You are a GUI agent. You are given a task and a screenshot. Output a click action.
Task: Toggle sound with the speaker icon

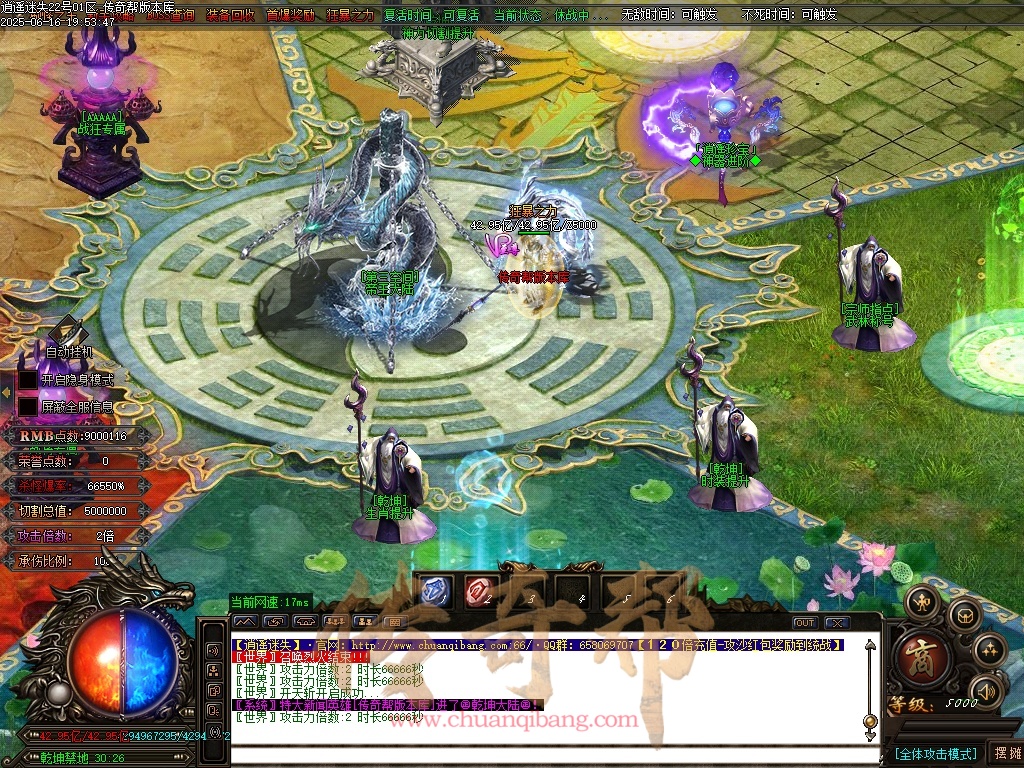tap(987, 690)
